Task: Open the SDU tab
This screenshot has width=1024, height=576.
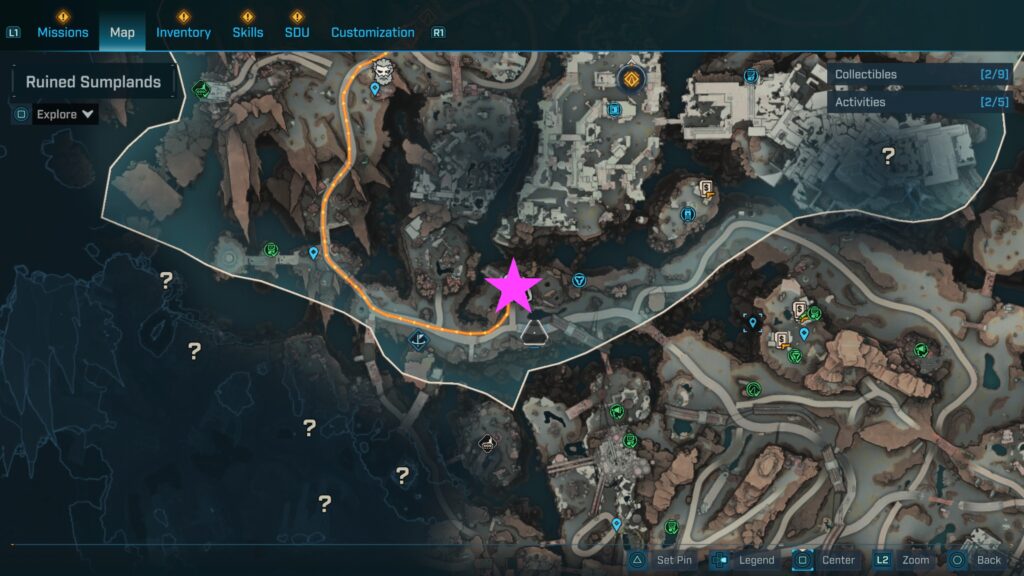Action: point(296,32)
